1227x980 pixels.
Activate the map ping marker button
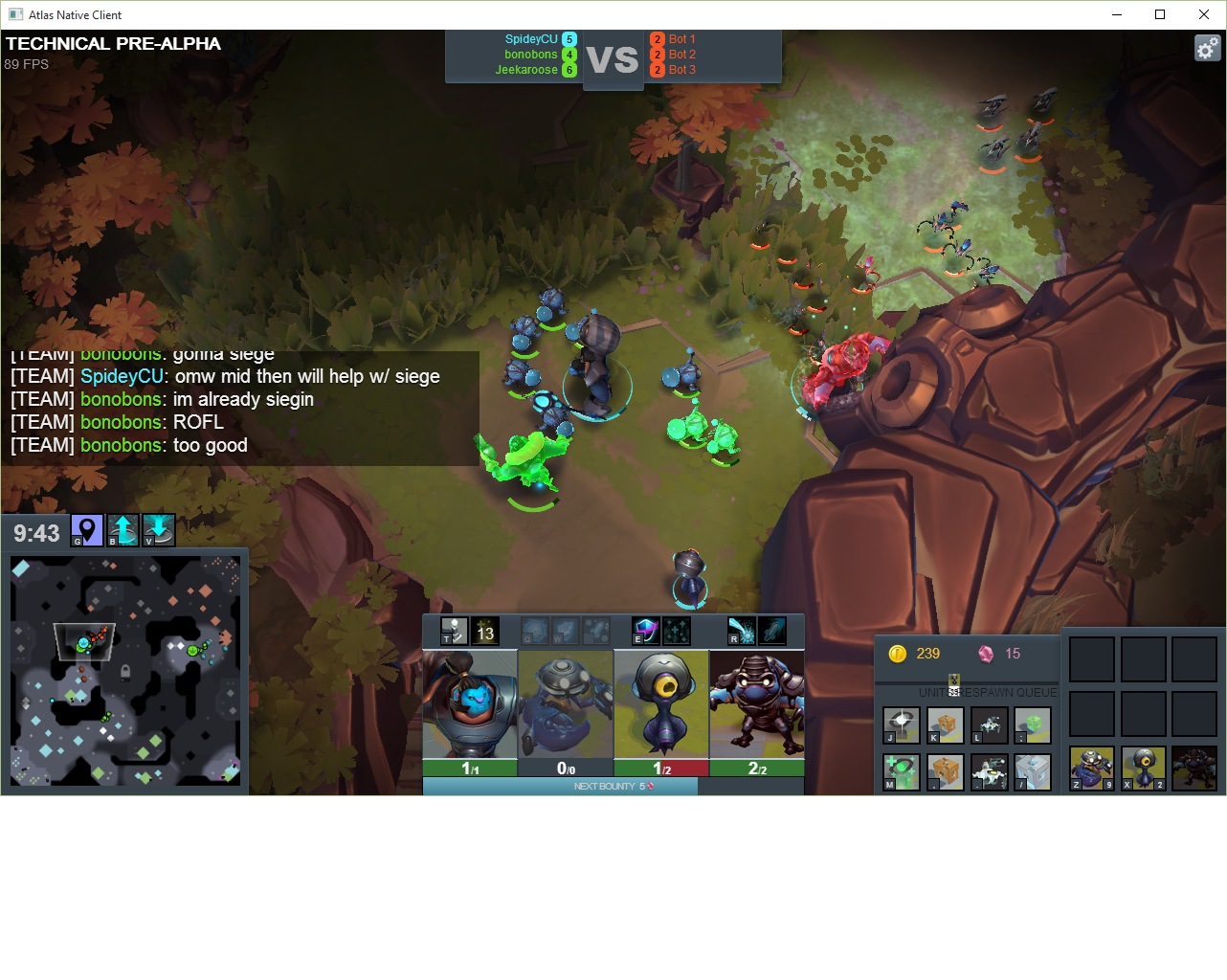click(87, 530)
